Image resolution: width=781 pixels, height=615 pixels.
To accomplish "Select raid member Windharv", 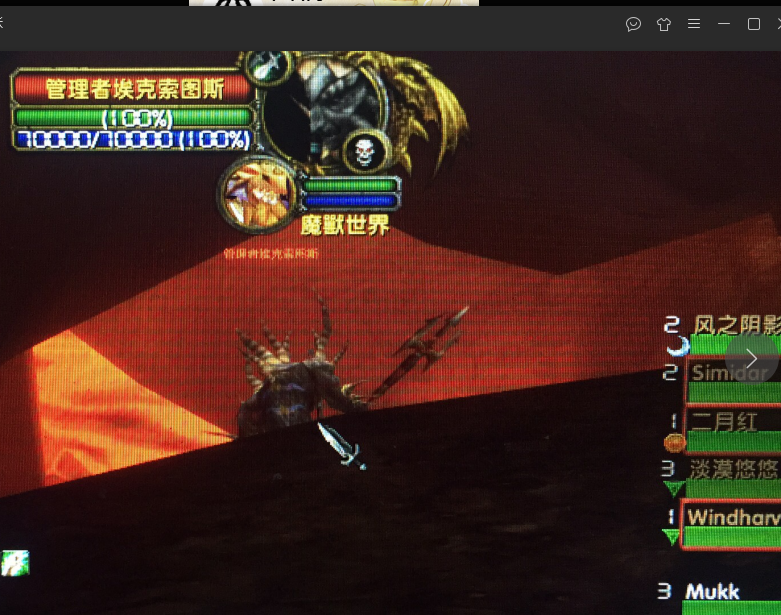I will [x=732, y=518].
